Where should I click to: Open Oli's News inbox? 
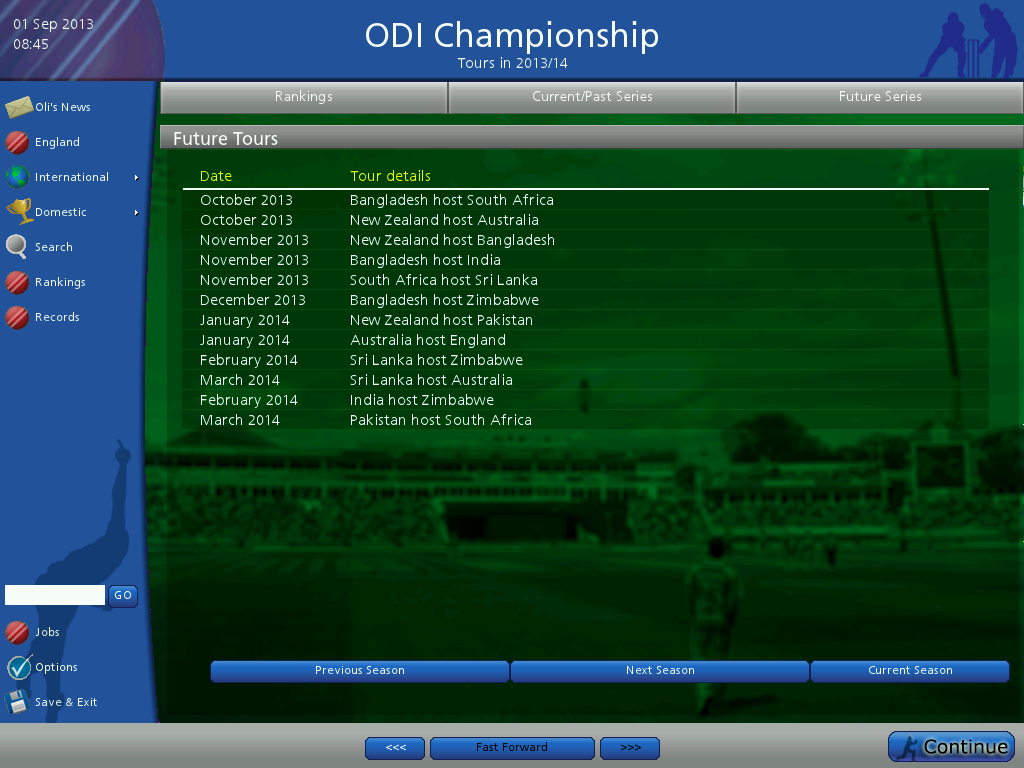[x=61, y=107]
